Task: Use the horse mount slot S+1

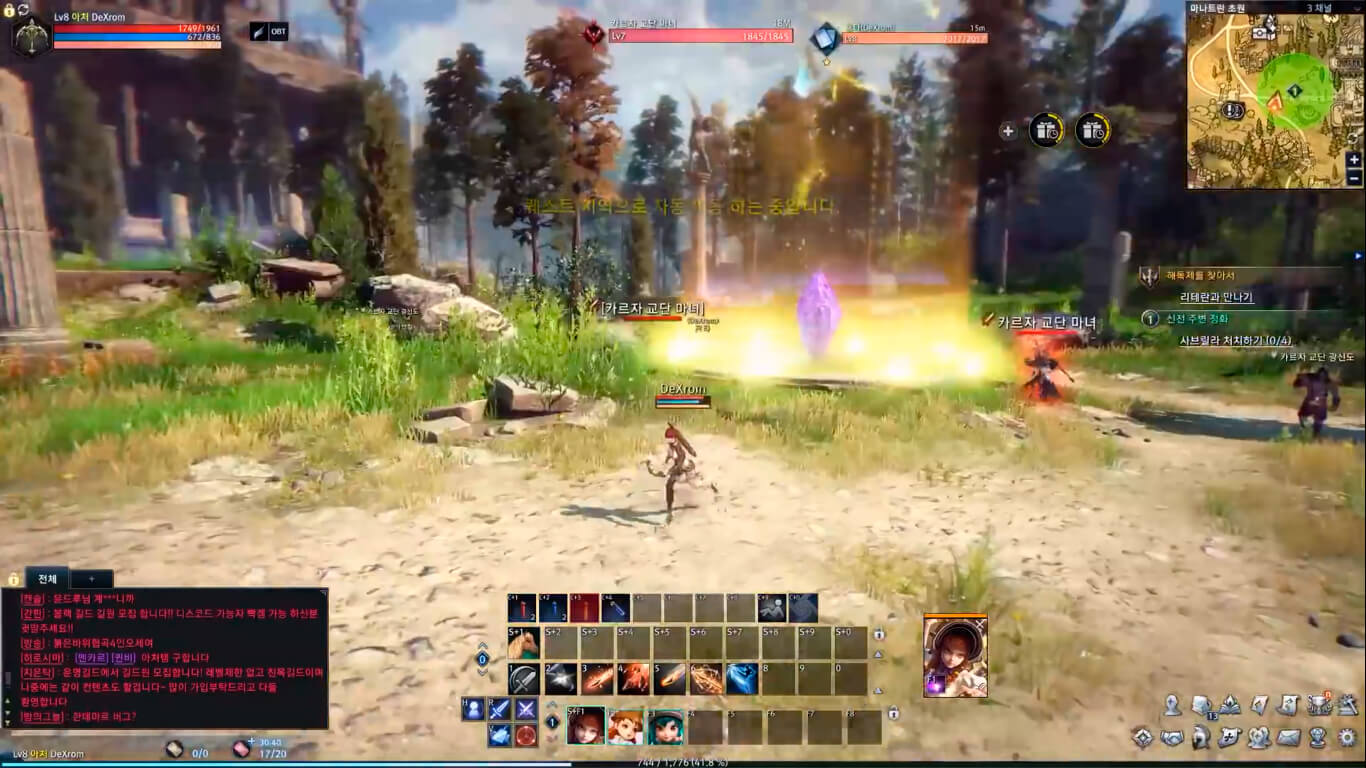Action: [x=523, y=643]
